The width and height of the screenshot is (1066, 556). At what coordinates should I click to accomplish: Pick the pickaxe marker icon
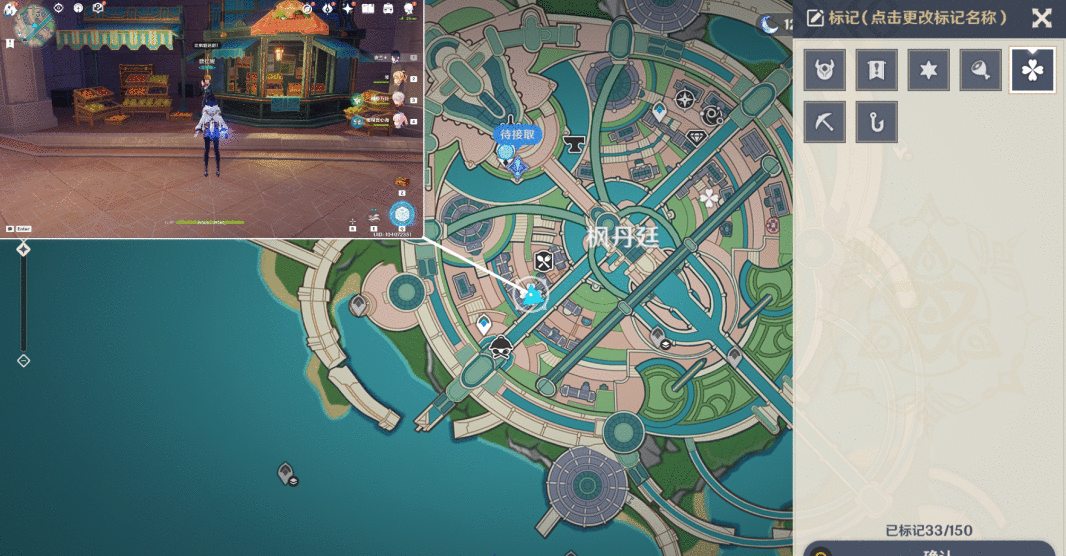tap(825, 122)
